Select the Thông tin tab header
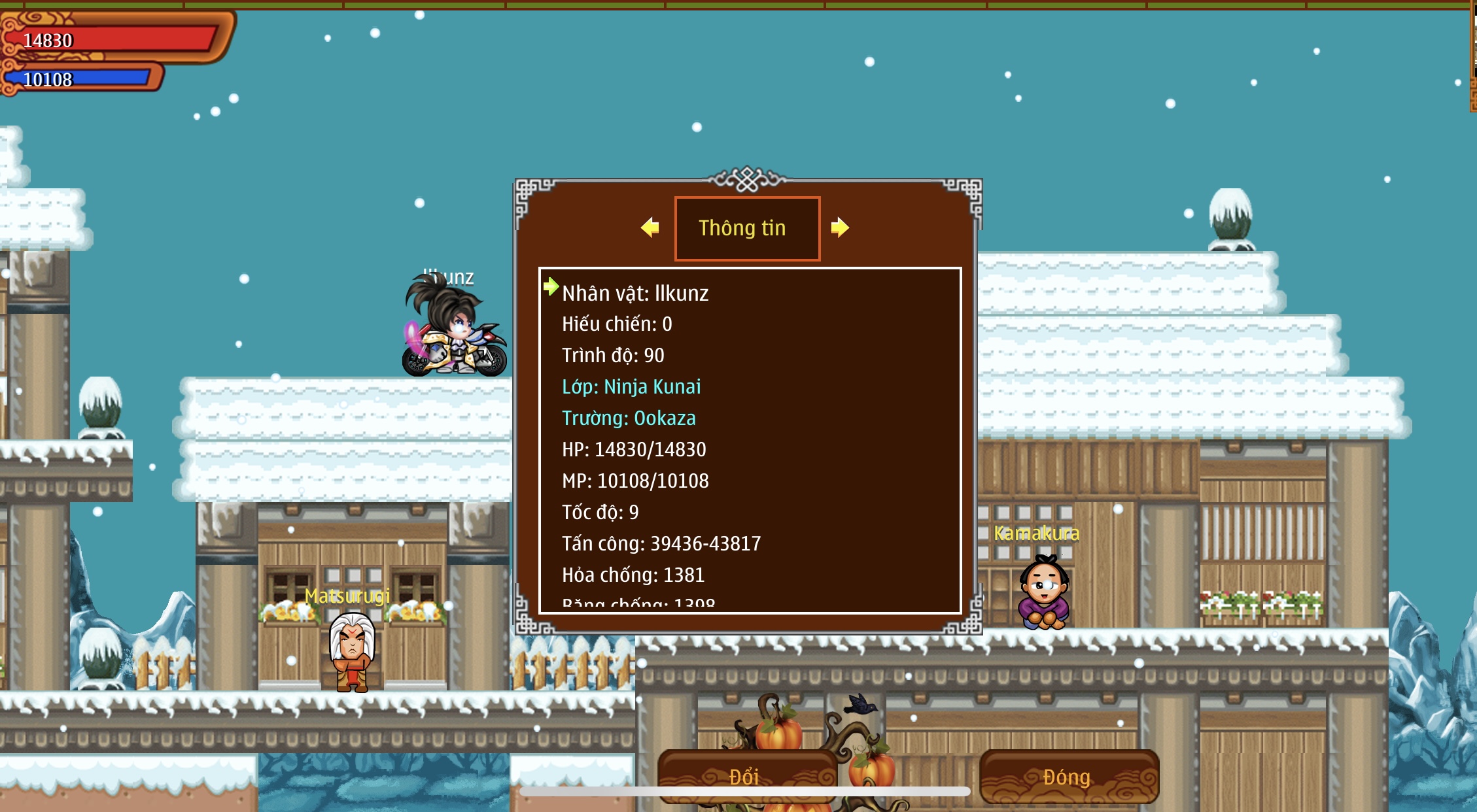 (746, 228)
